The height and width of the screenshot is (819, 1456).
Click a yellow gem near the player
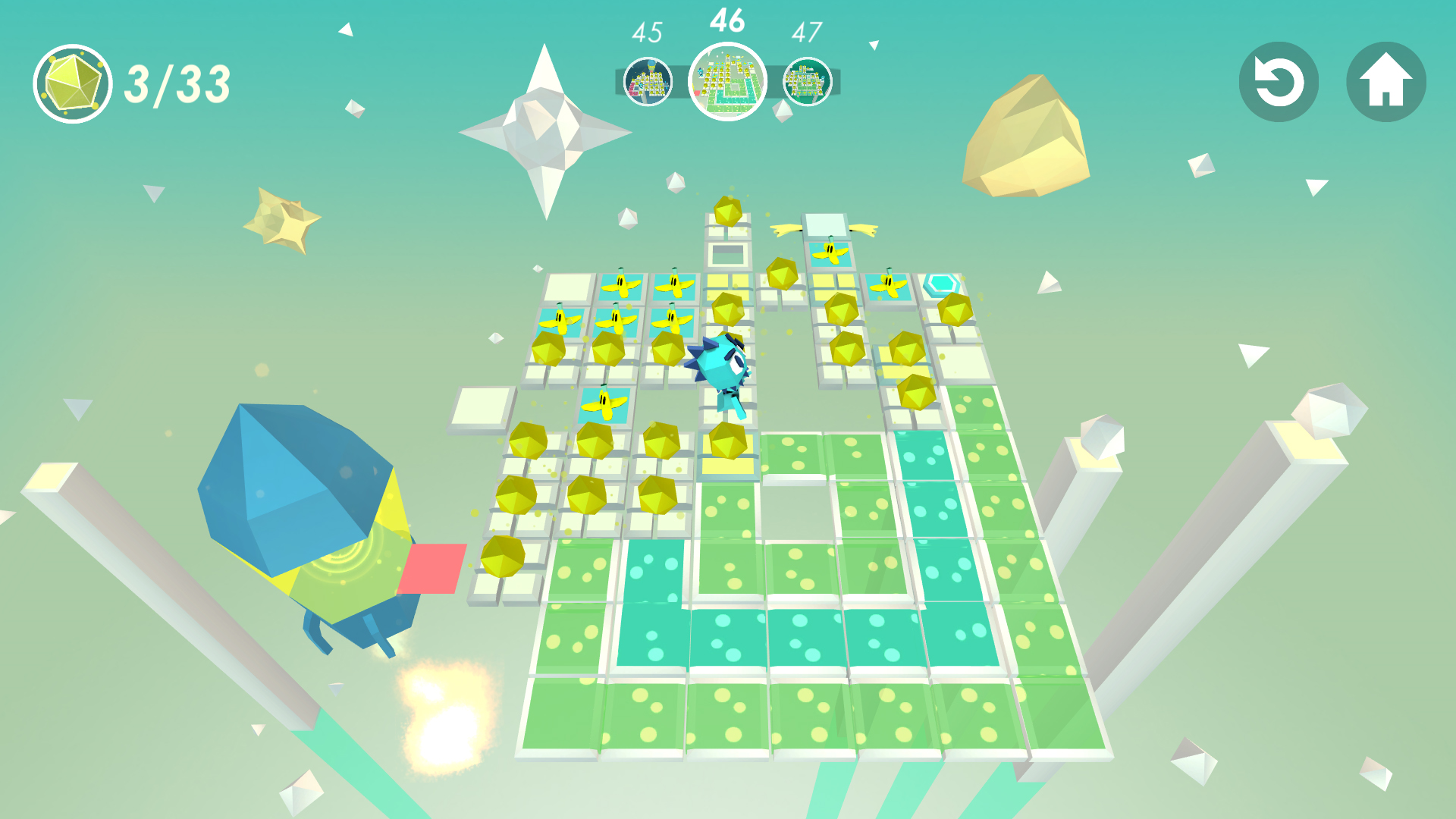[x=728, y=440]
